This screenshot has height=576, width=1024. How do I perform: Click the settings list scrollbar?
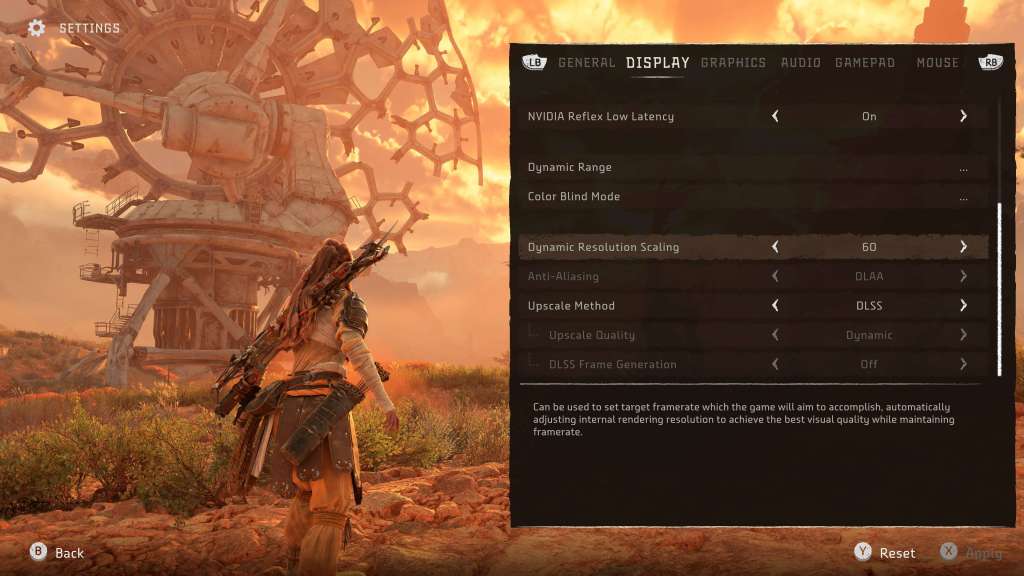999,288
